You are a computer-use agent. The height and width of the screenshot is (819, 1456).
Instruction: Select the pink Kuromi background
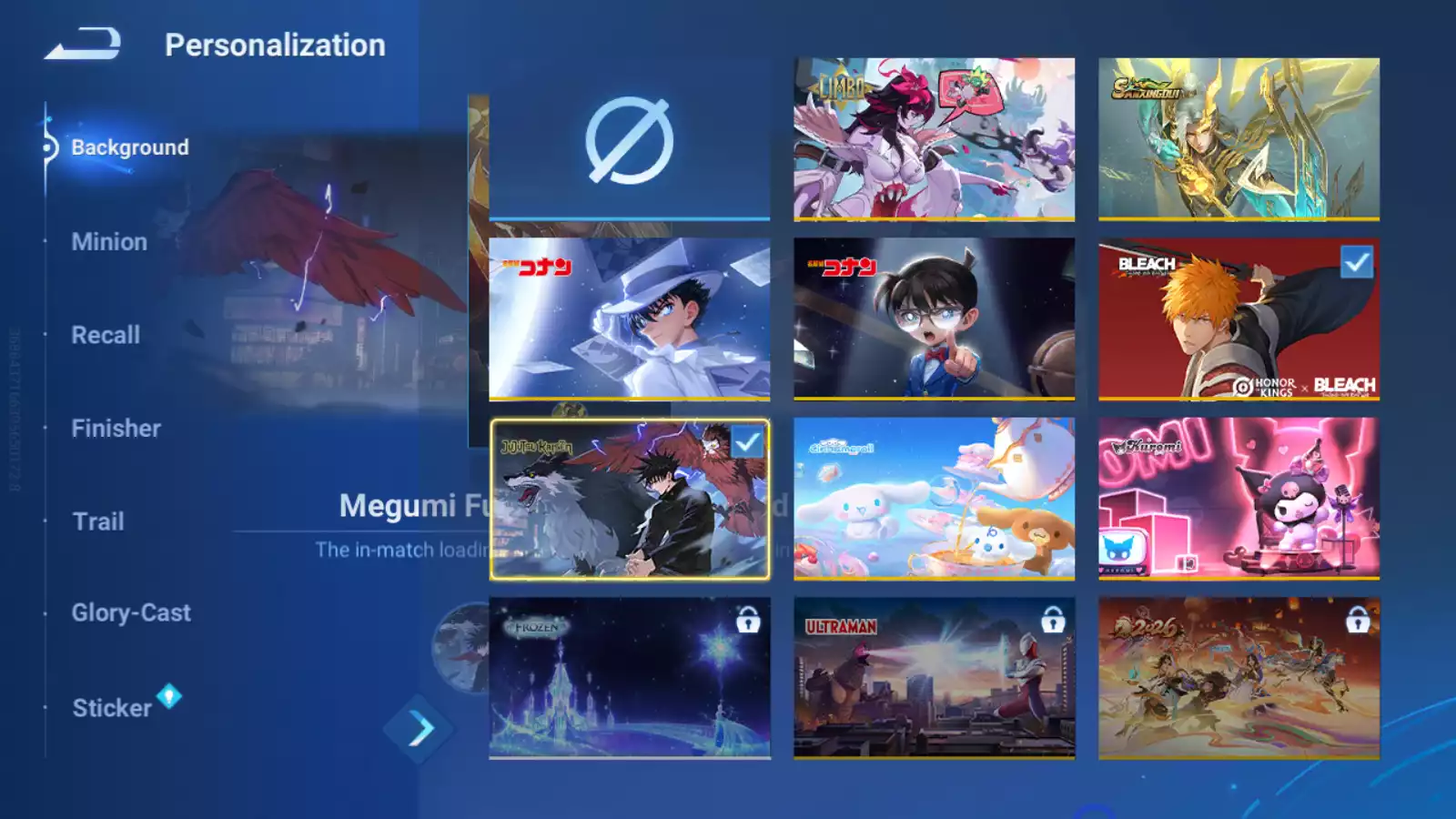click(x=1239, y=499)
